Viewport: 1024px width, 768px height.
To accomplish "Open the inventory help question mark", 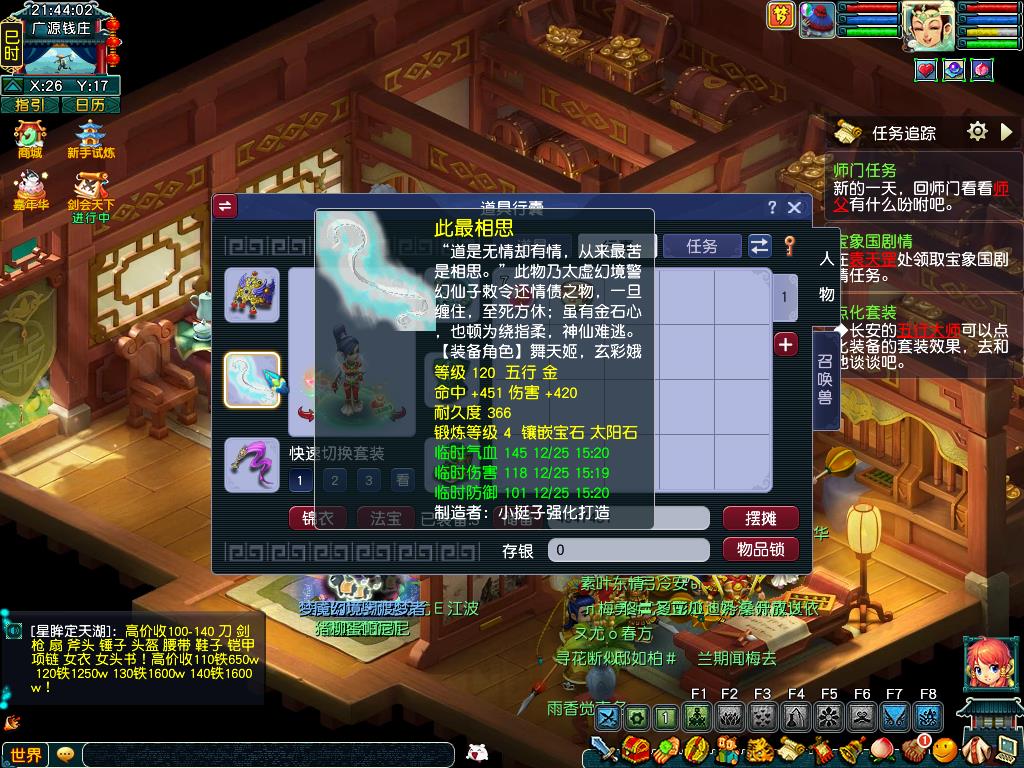I will point(771,207).
